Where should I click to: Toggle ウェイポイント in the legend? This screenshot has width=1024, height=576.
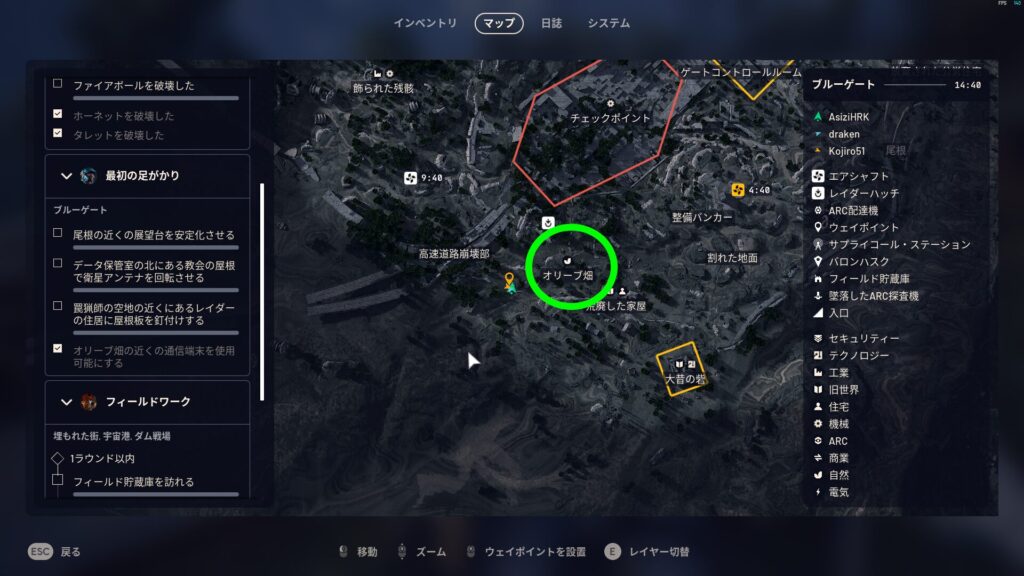pyautogui.click(x=864, y=227)
